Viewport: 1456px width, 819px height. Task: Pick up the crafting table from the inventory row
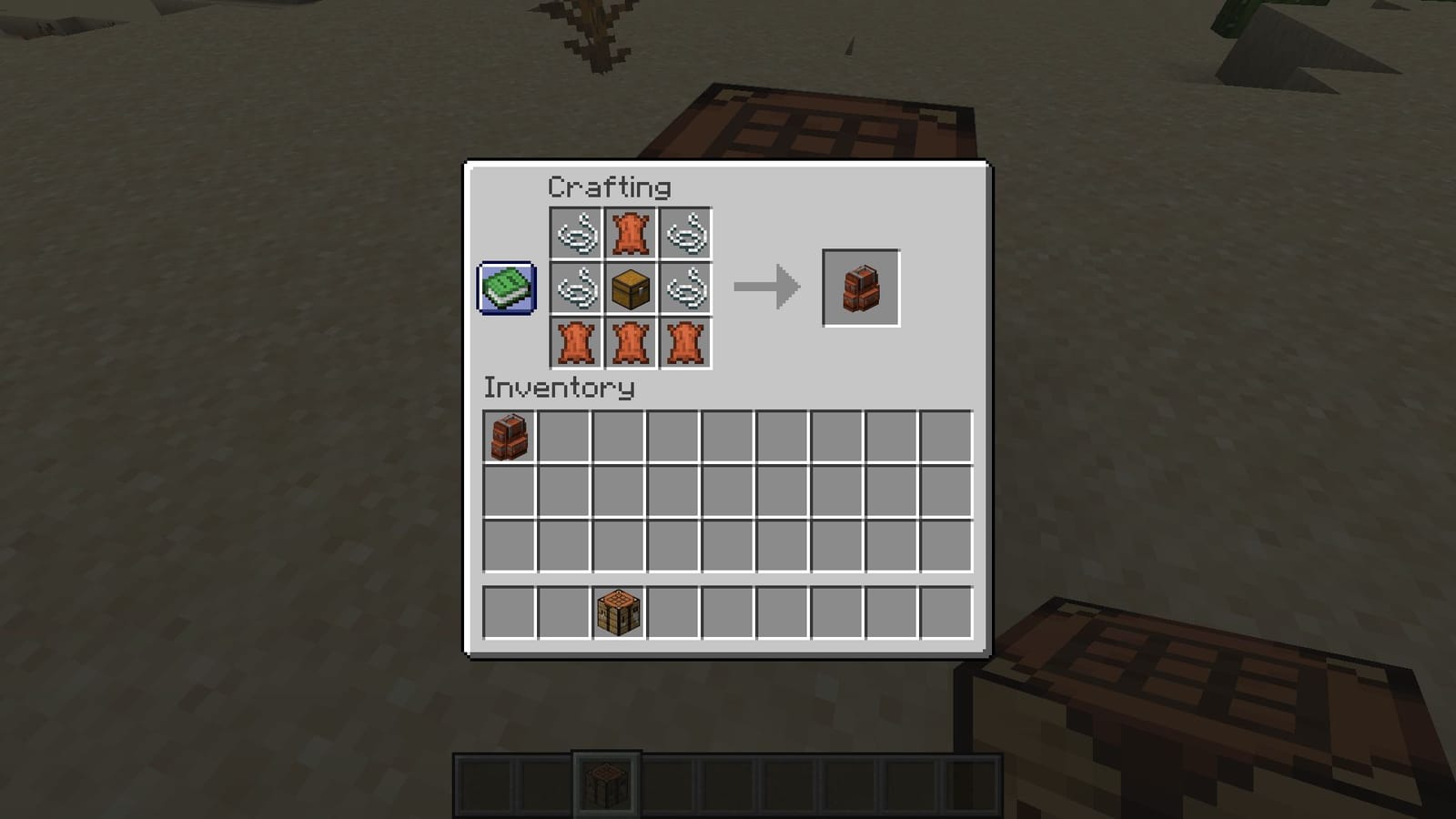(x=619, y=612)
